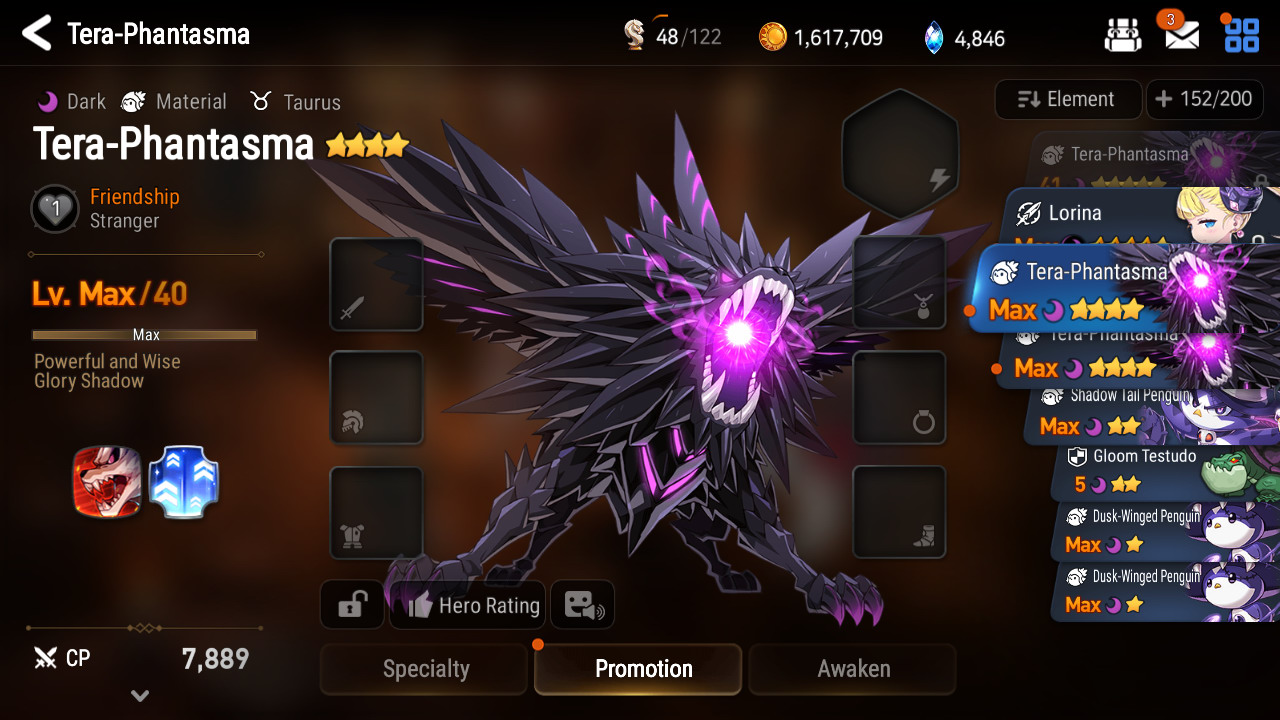Screen dimensions: 1280x720
Task: Go back using the arrow button
Action: (37, 34)
